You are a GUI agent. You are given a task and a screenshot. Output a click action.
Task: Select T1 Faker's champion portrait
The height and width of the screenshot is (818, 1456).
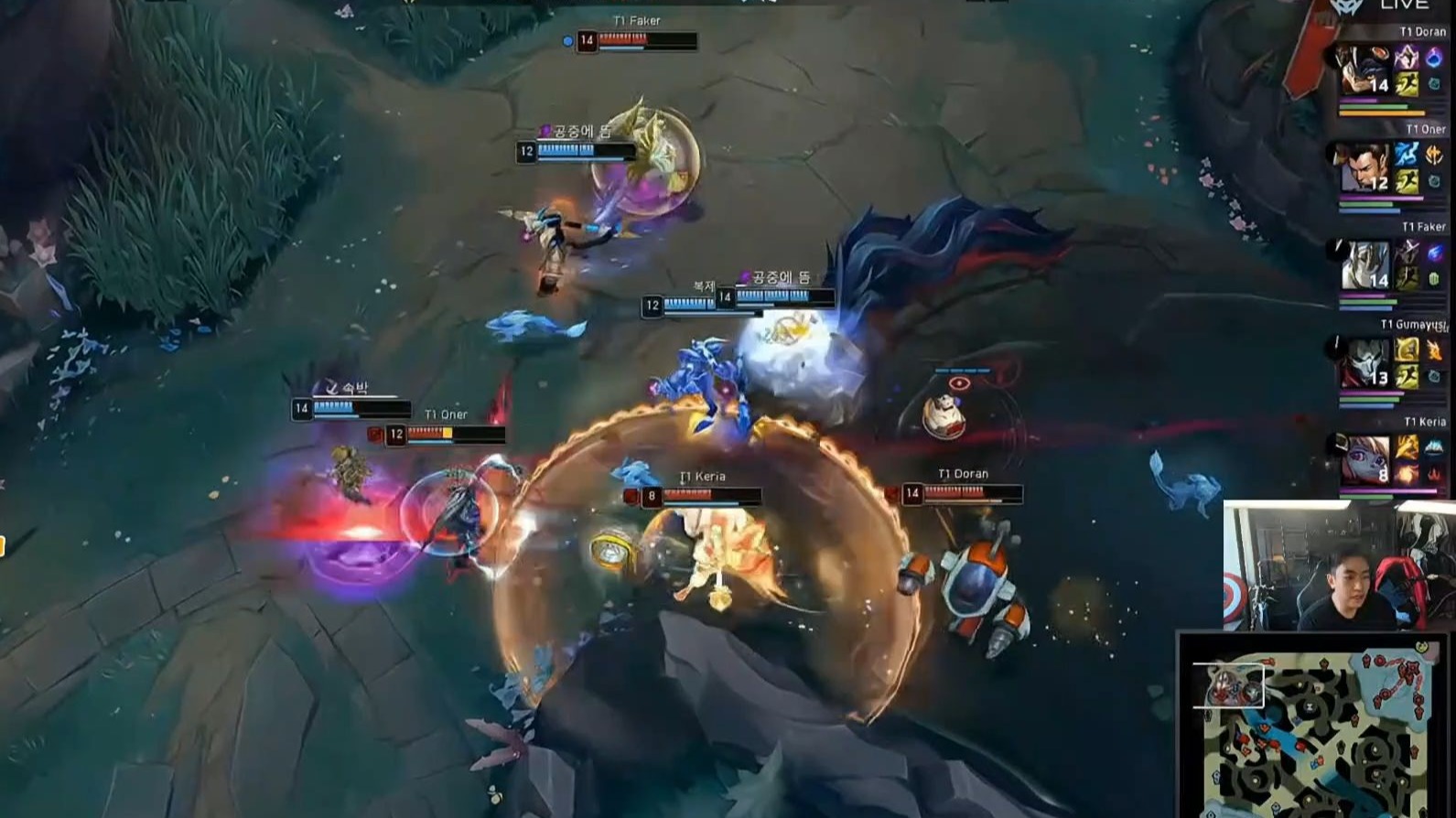1364,264
